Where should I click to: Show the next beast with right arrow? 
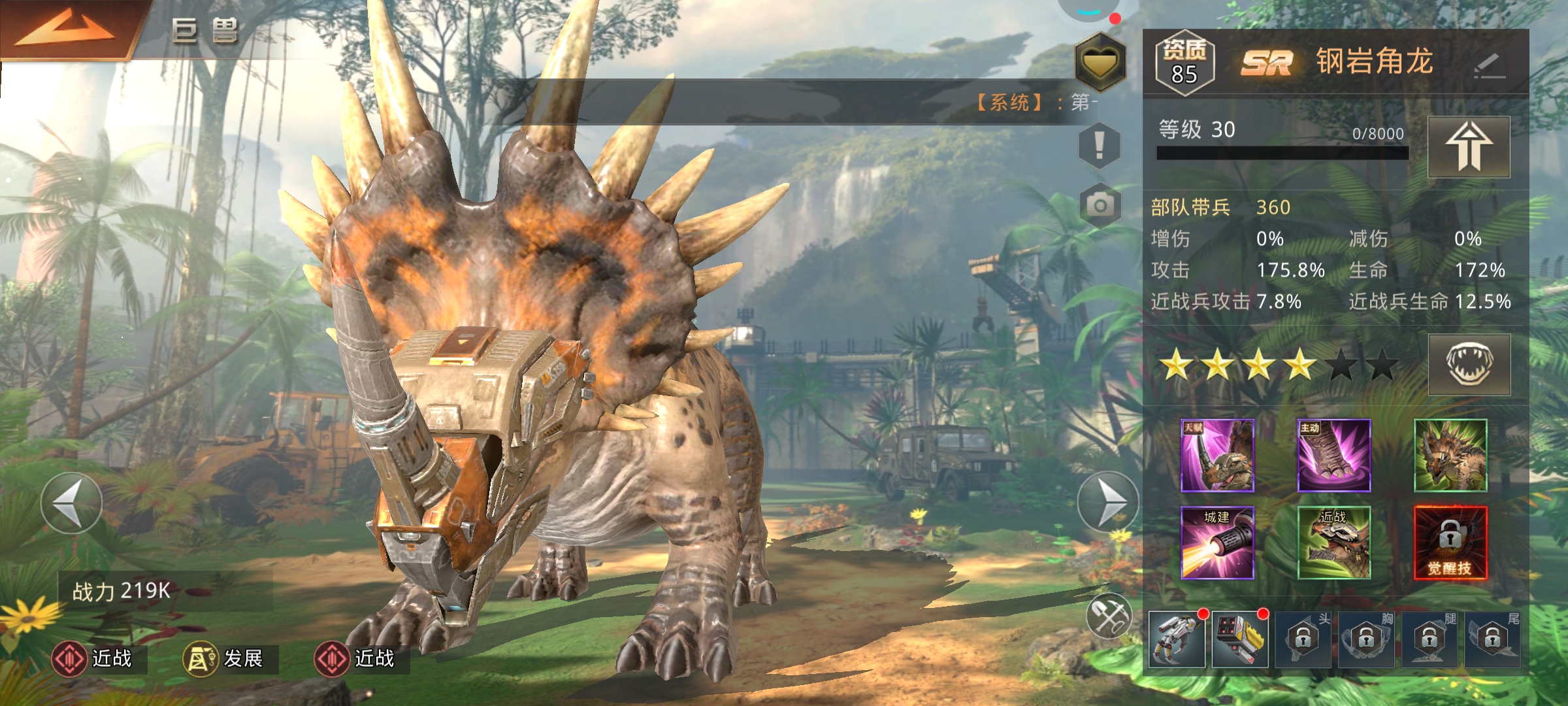[x=1107, y=502]
